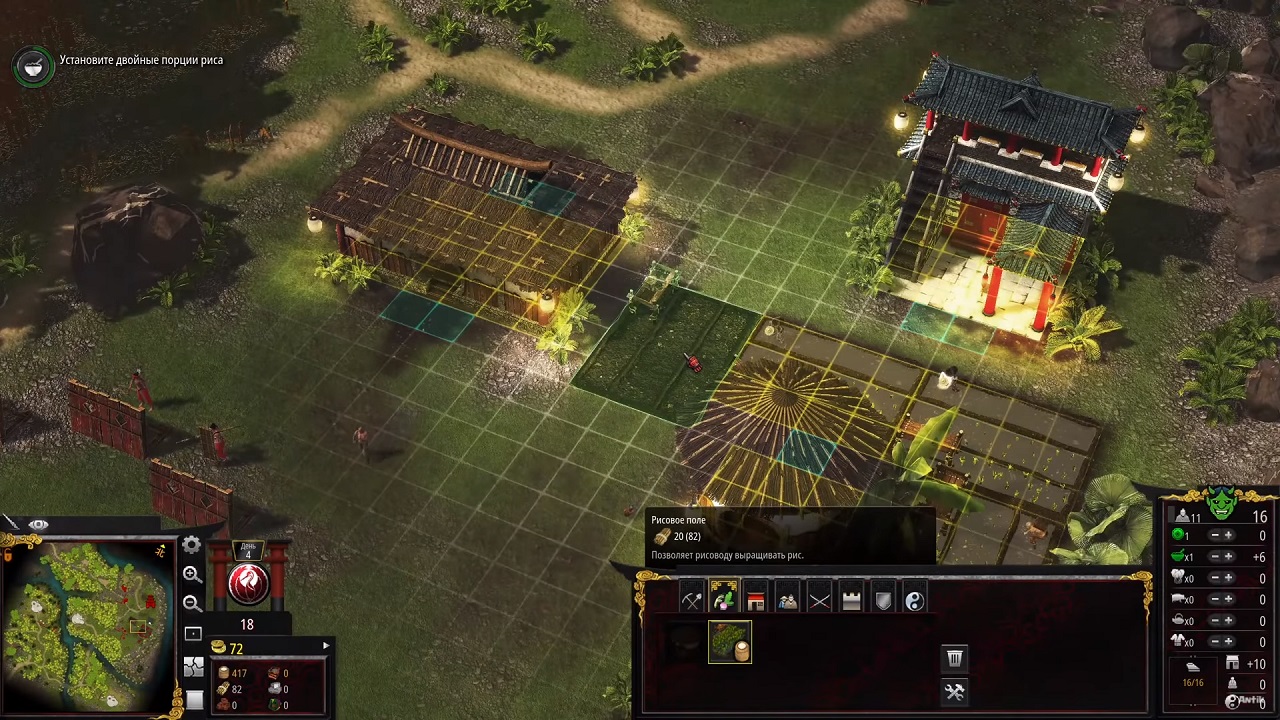The width and height of the screenshot is (1280, 720).
Task: Open the castle wall defences tab
Action: click(852, 600)
